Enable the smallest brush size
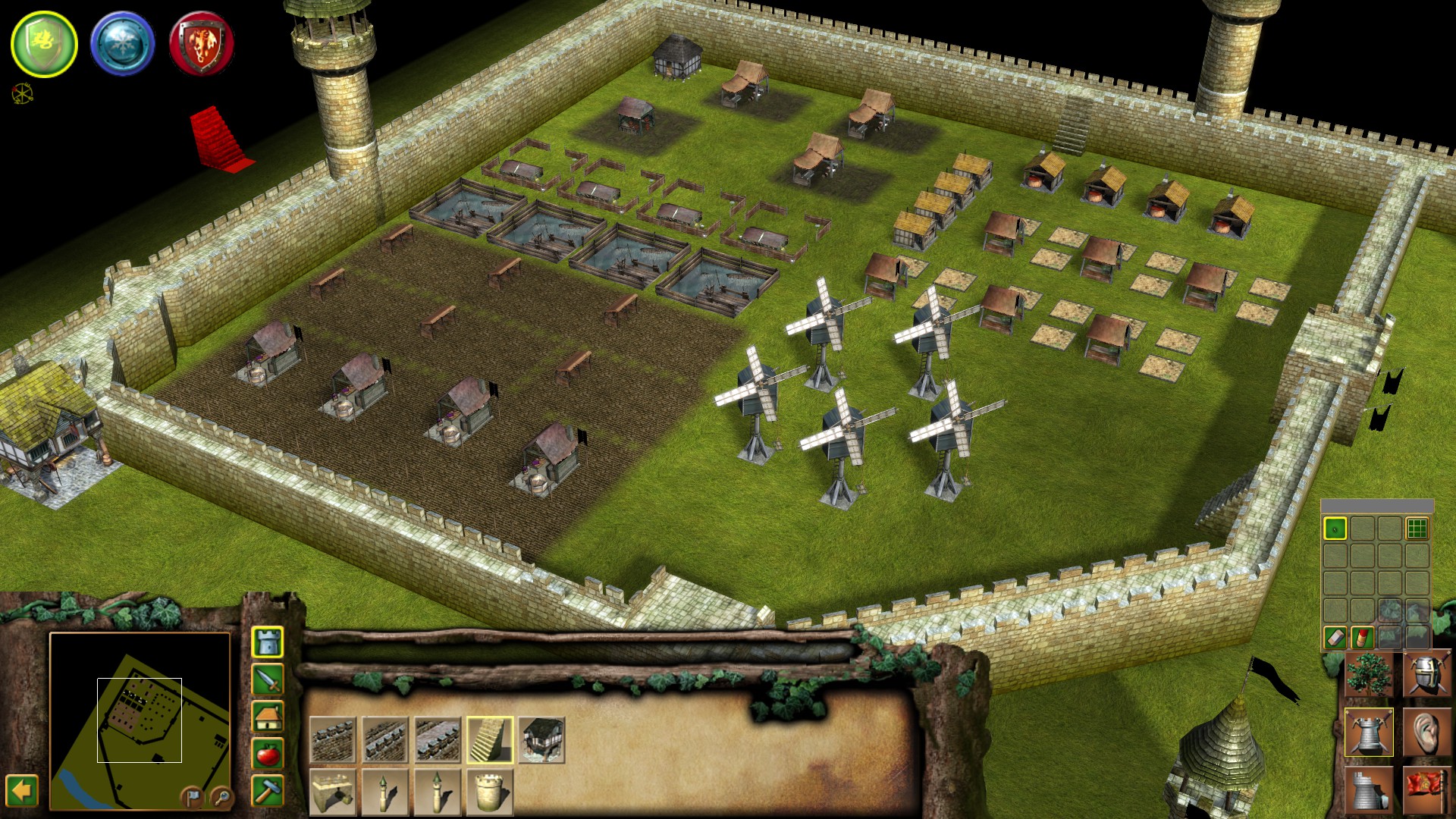Image resolution: width=1456 pixels, height=819 pixels. (x=1335, y=528)
